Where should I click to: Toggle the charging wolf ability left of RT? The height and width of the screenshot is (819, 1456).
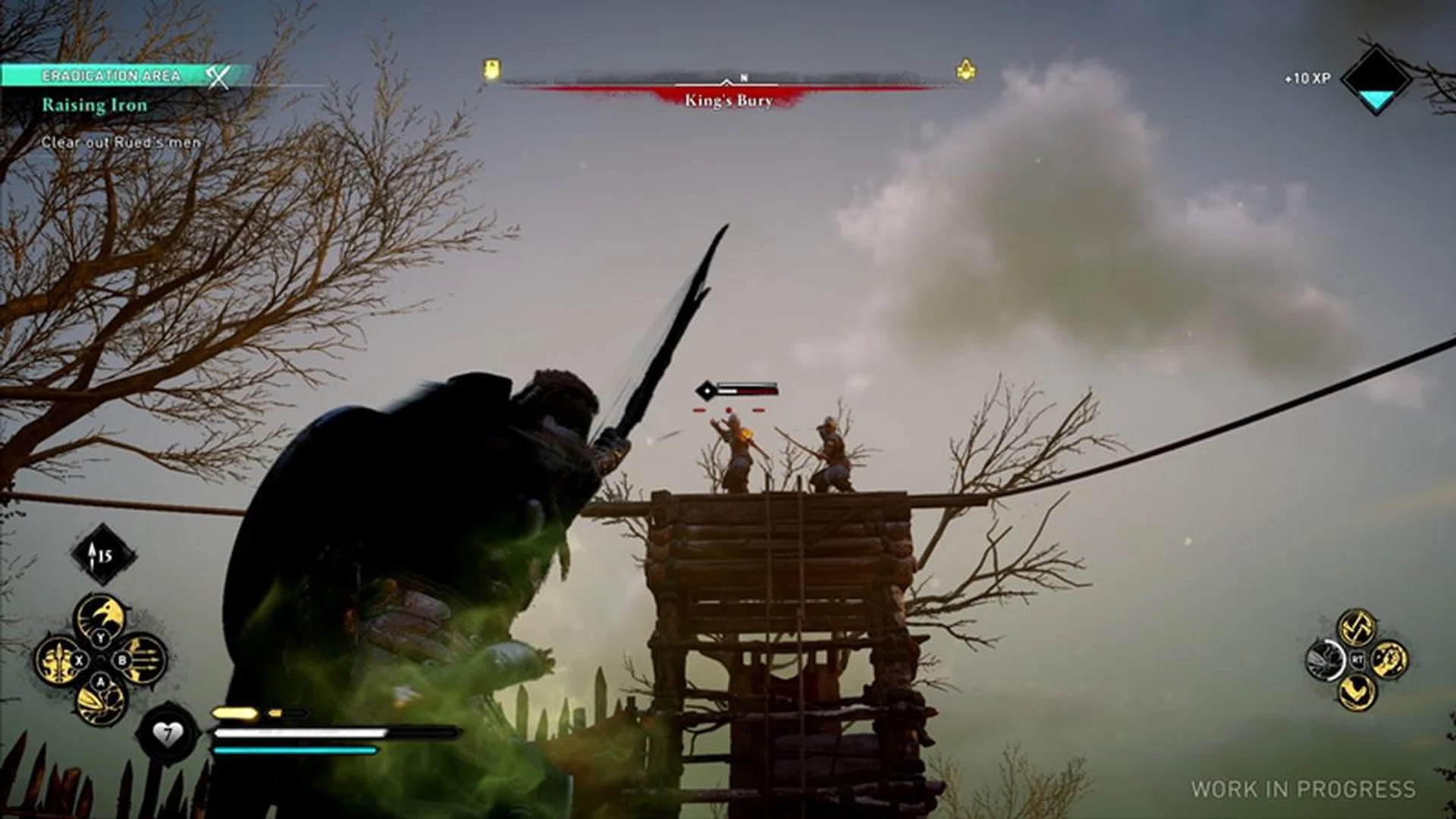click(x=1326, y=658)
